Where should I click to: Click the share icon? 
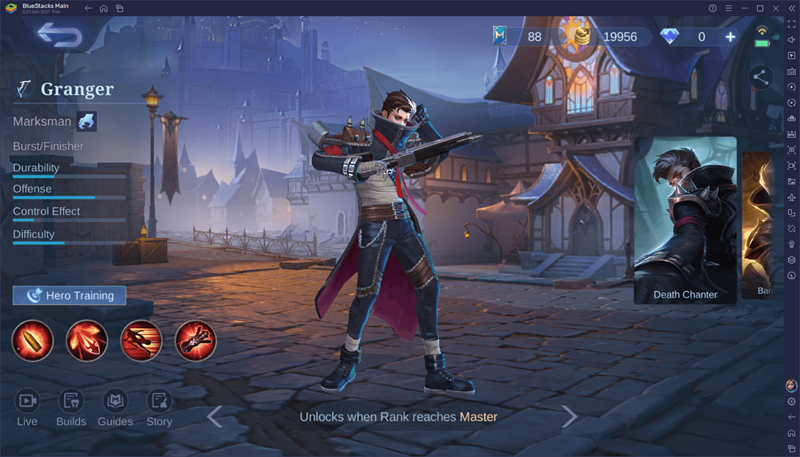[x=761, y=76]
